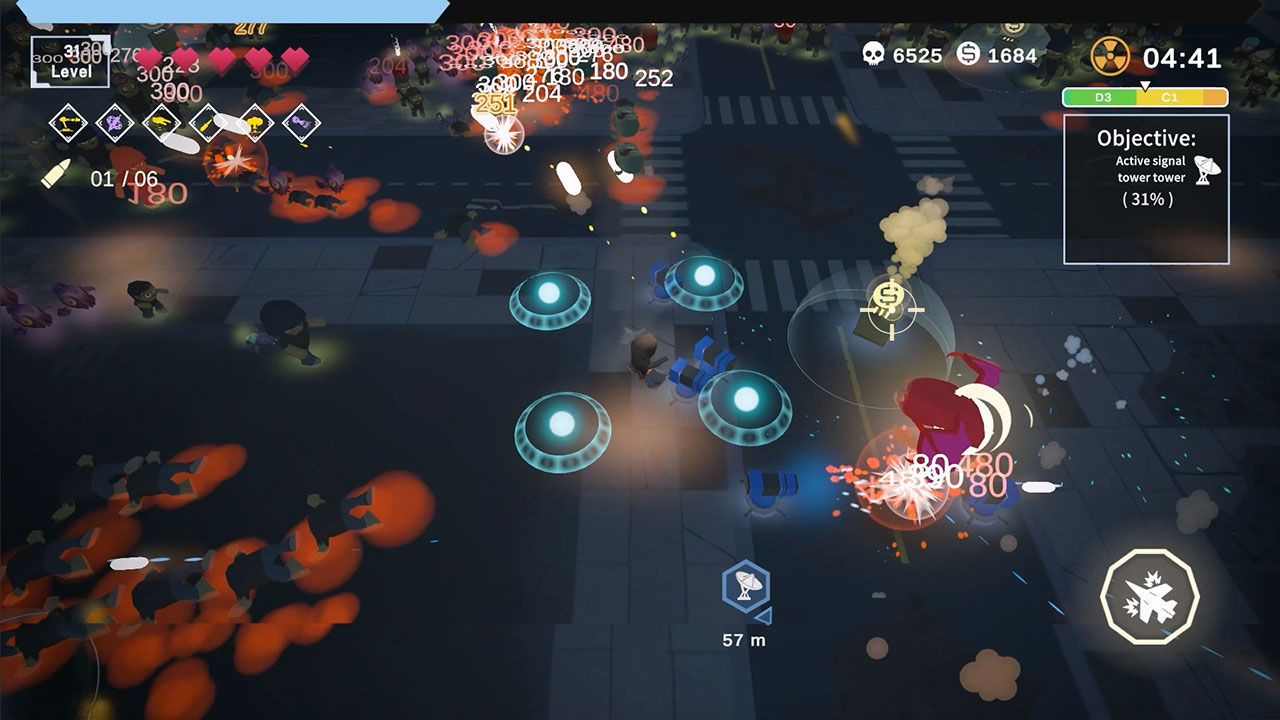Open the player Level badge
The image size is (1280, 720).
click(x=70, y=62)
